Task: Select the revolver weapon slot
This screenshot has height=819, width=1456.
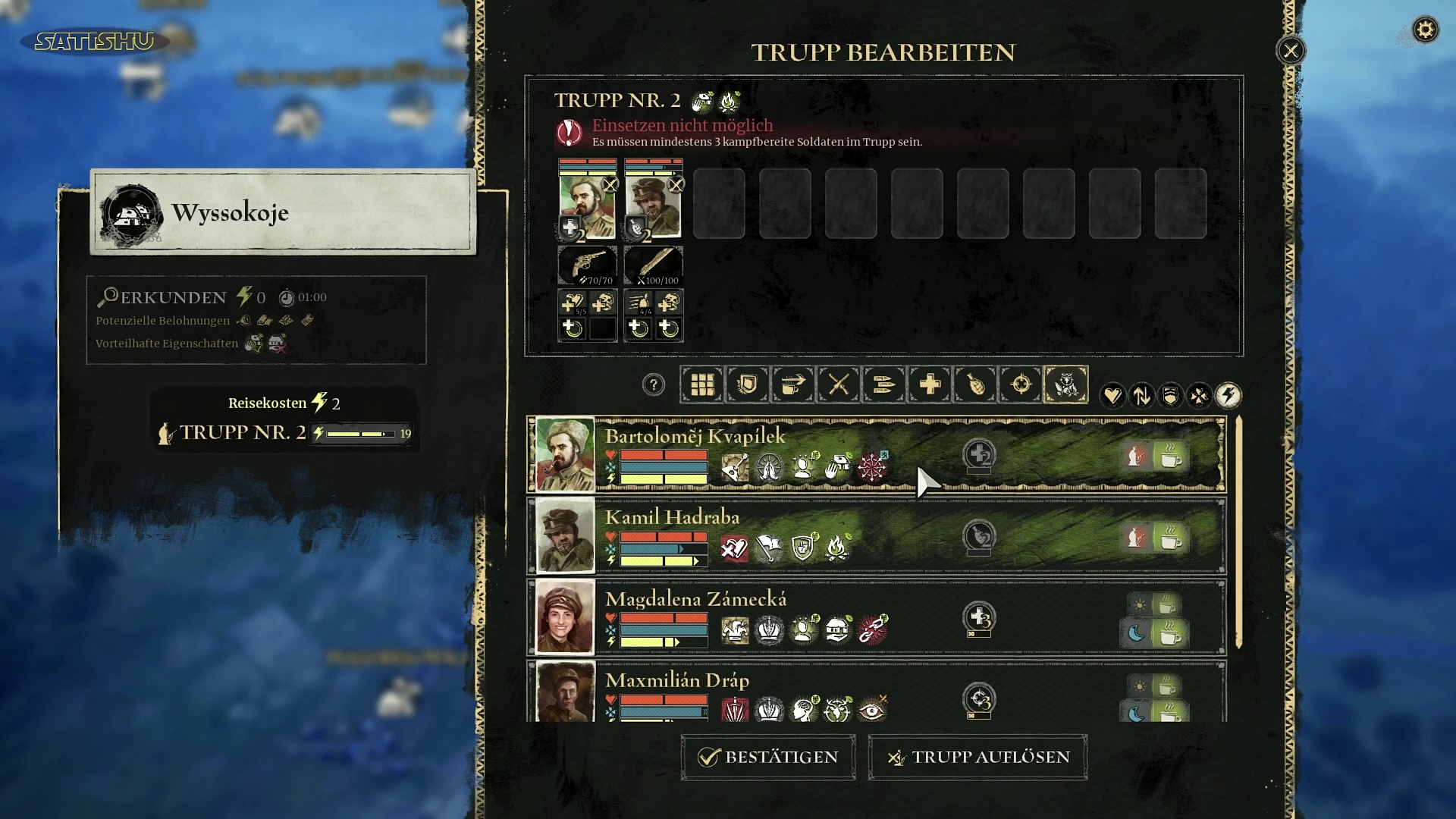Action: click(588, 265)
